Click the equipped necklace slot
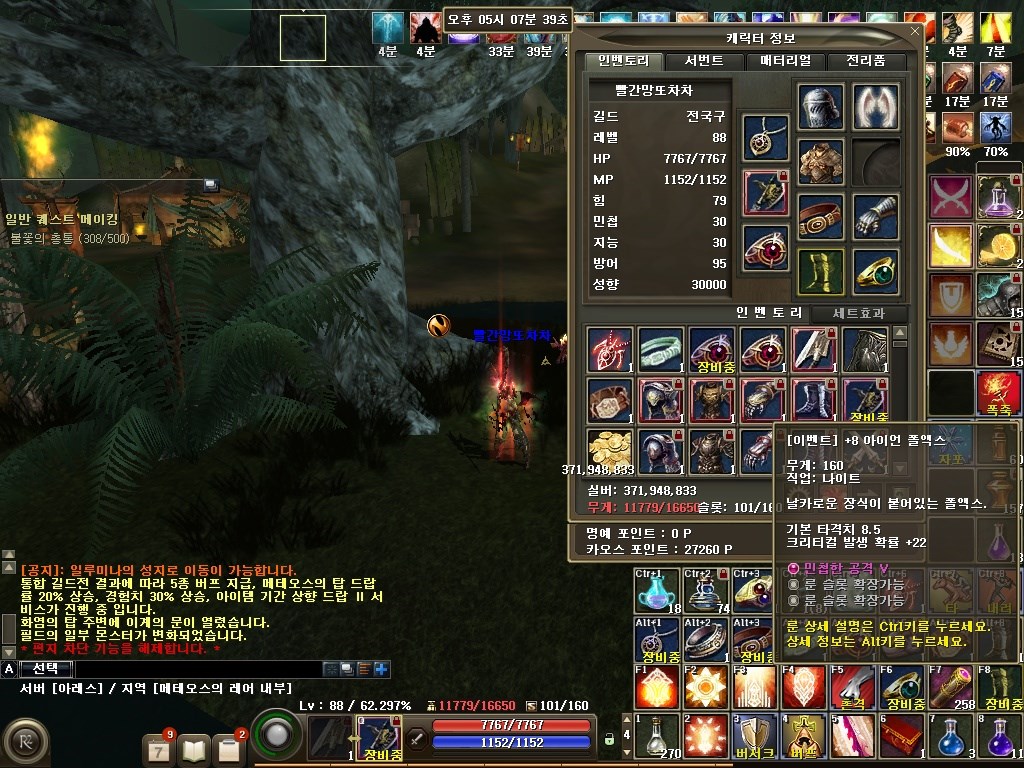The image size is (1024, 768). pos(766,138)
